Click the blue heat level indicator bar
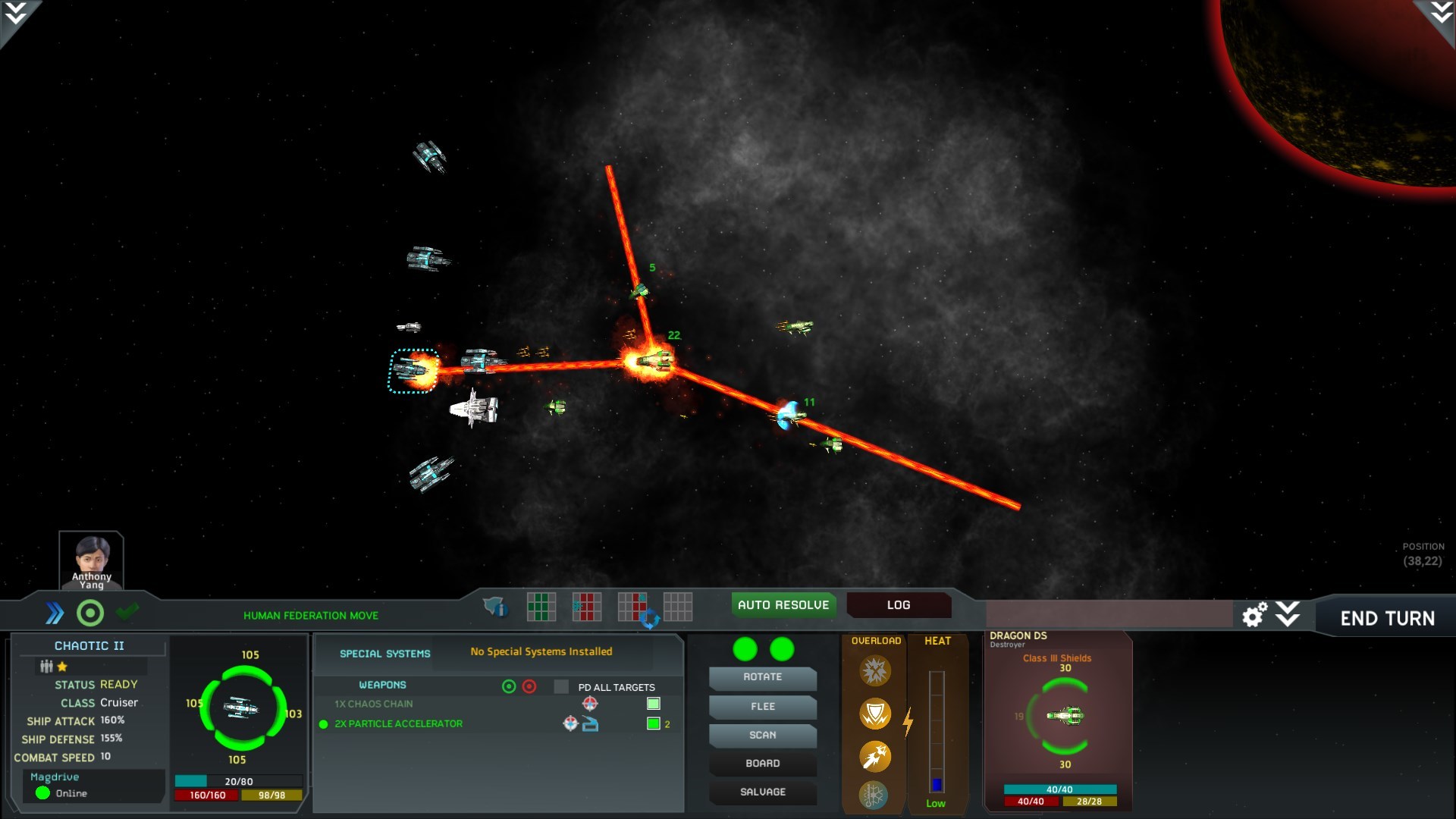 point(937,784)
